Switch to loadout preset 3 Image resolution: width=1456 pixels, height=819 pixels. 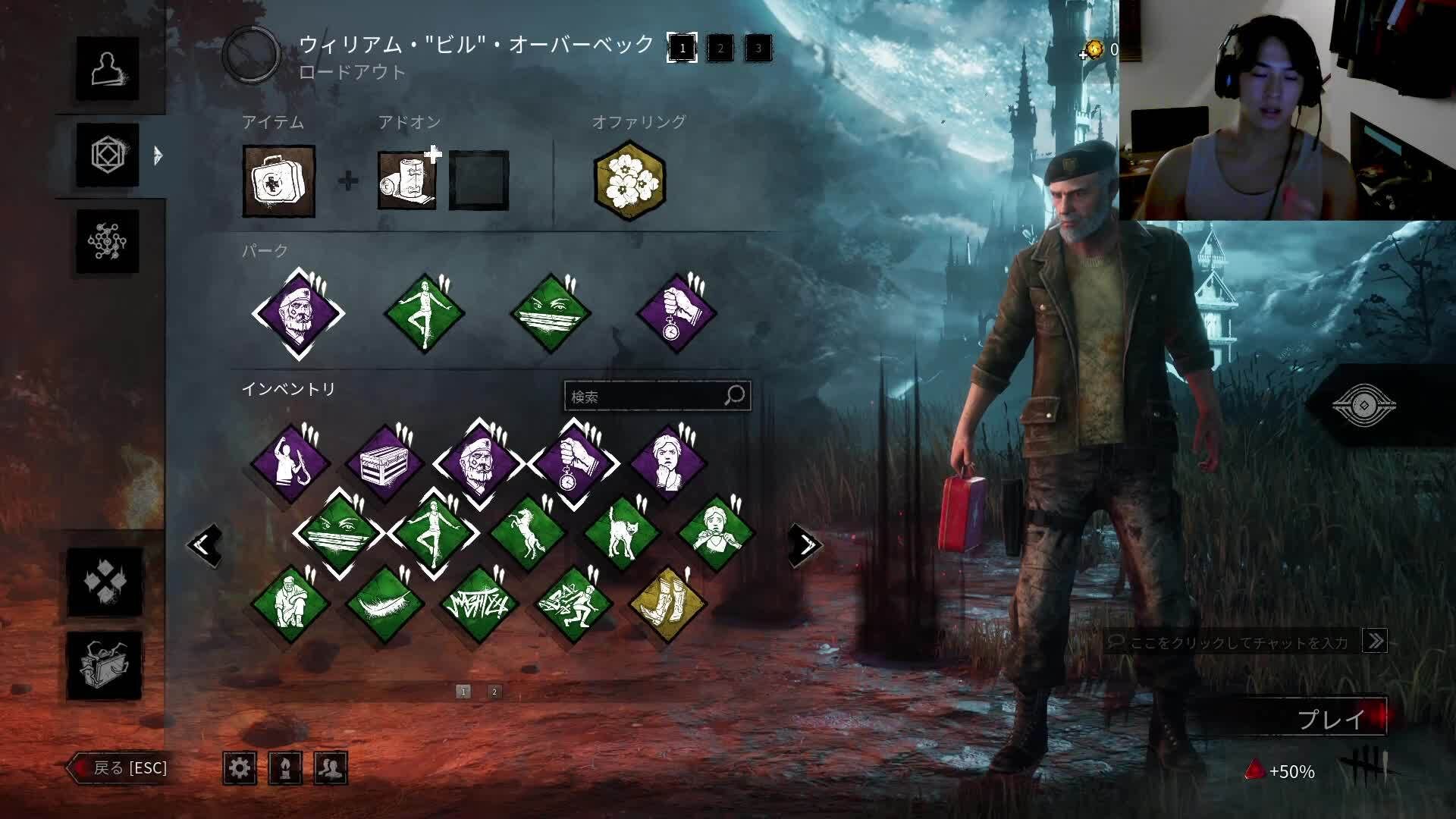point(758,49)
